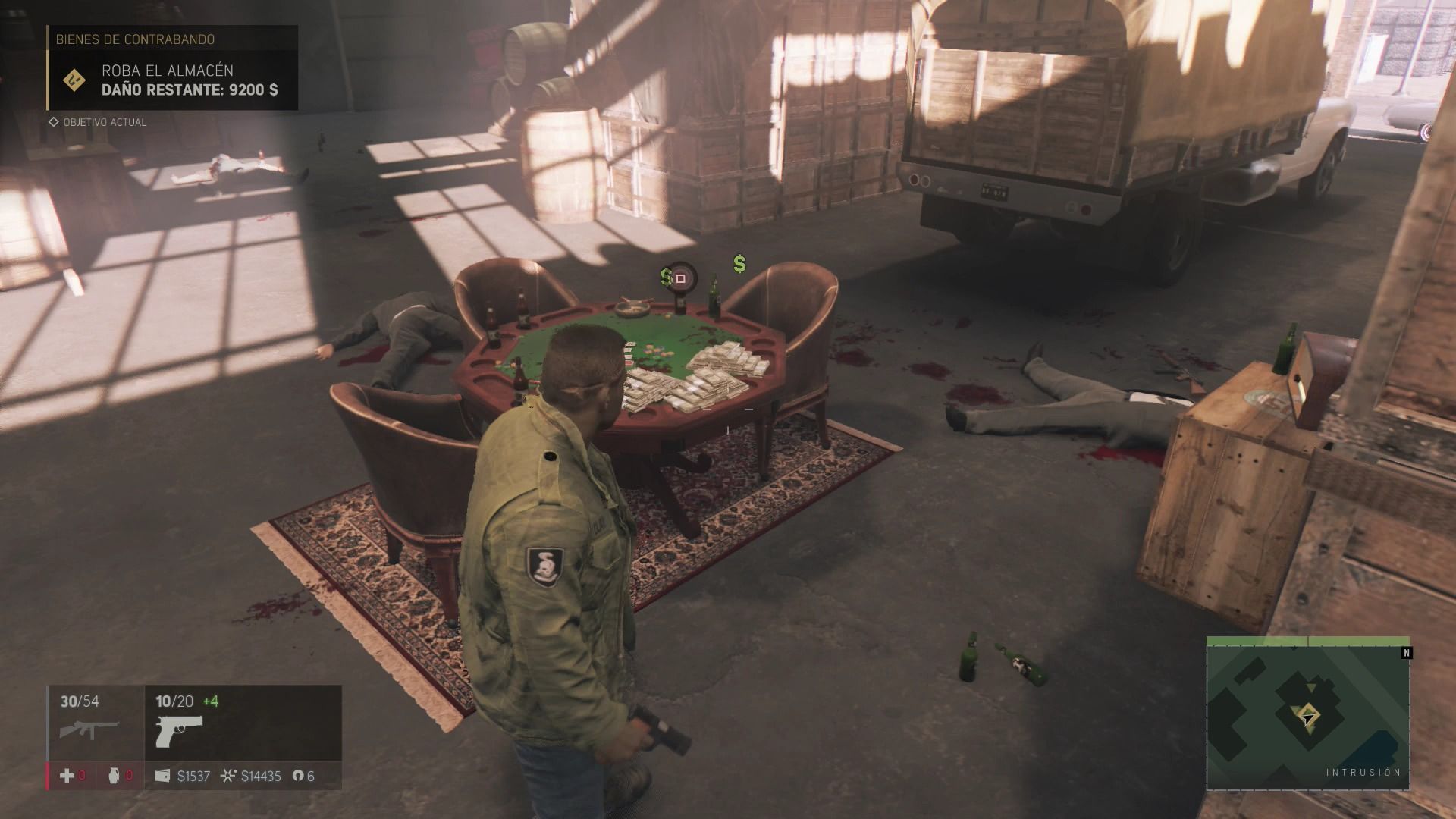The height and width of the screenshot is (819, 1456).
Task: Click the minimap
Action: click(x=1307, y=714)
